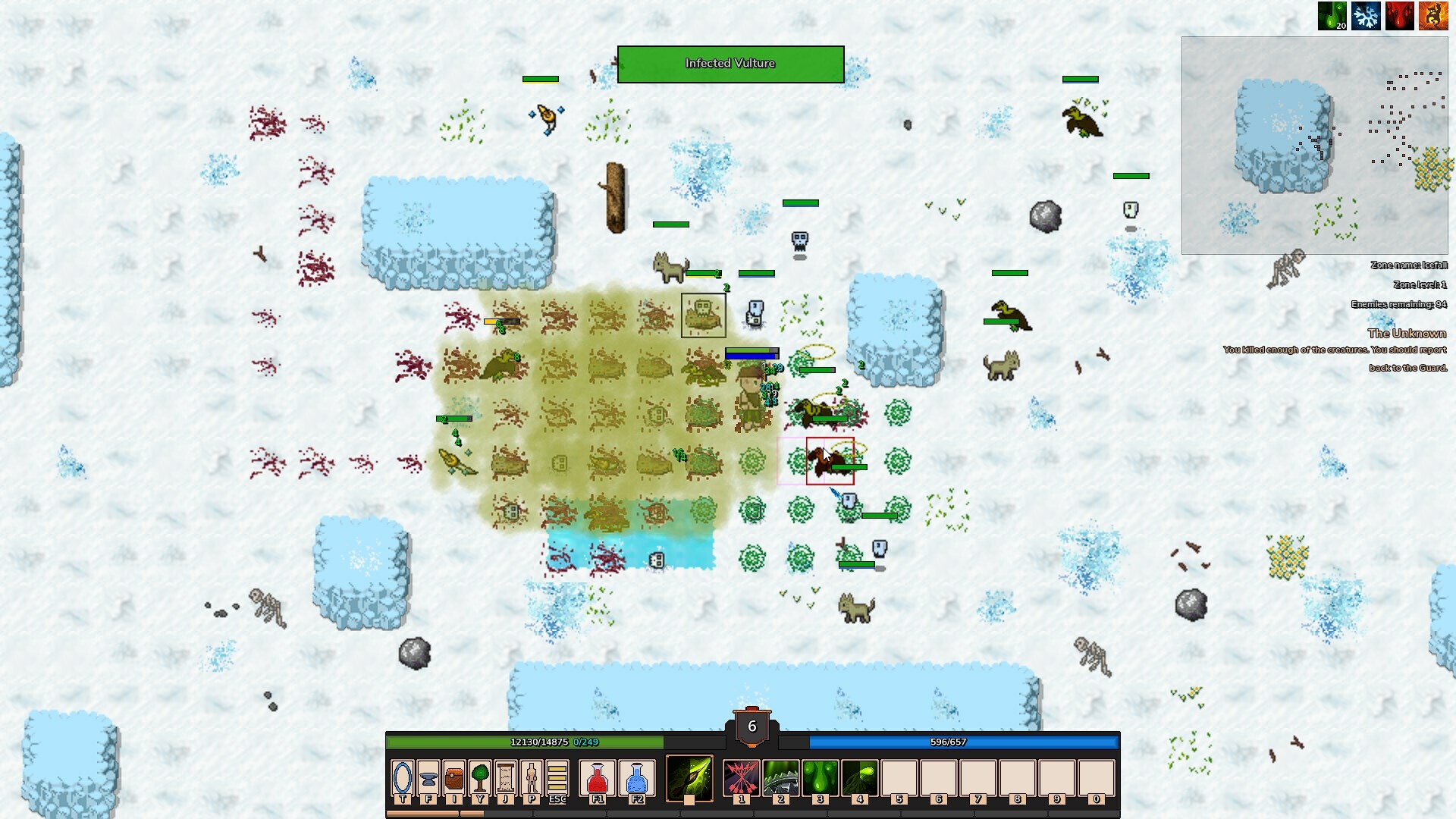Drink the blue mana potion F2
This screenshot has height=819, width=1456.
[637, 777]
